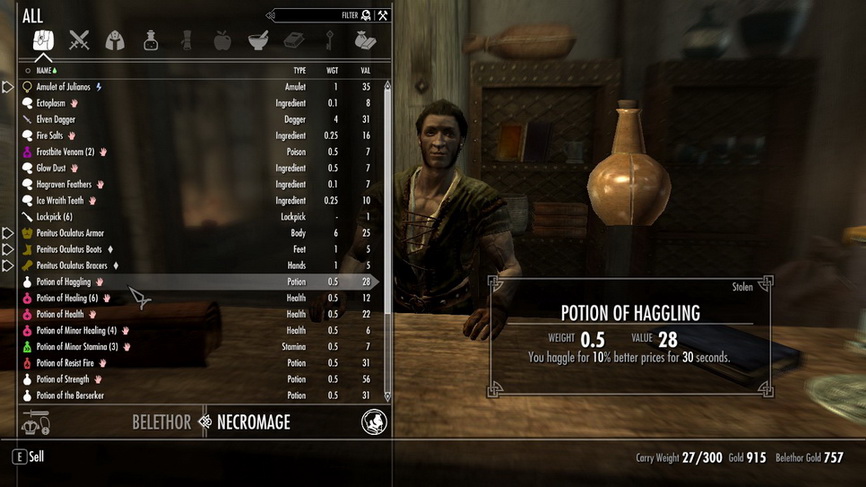Image resolution: width=866 pixels, height=487 pixels.
Task: Select Frostbite Venom poison
Action: click(x=65, y=152)
